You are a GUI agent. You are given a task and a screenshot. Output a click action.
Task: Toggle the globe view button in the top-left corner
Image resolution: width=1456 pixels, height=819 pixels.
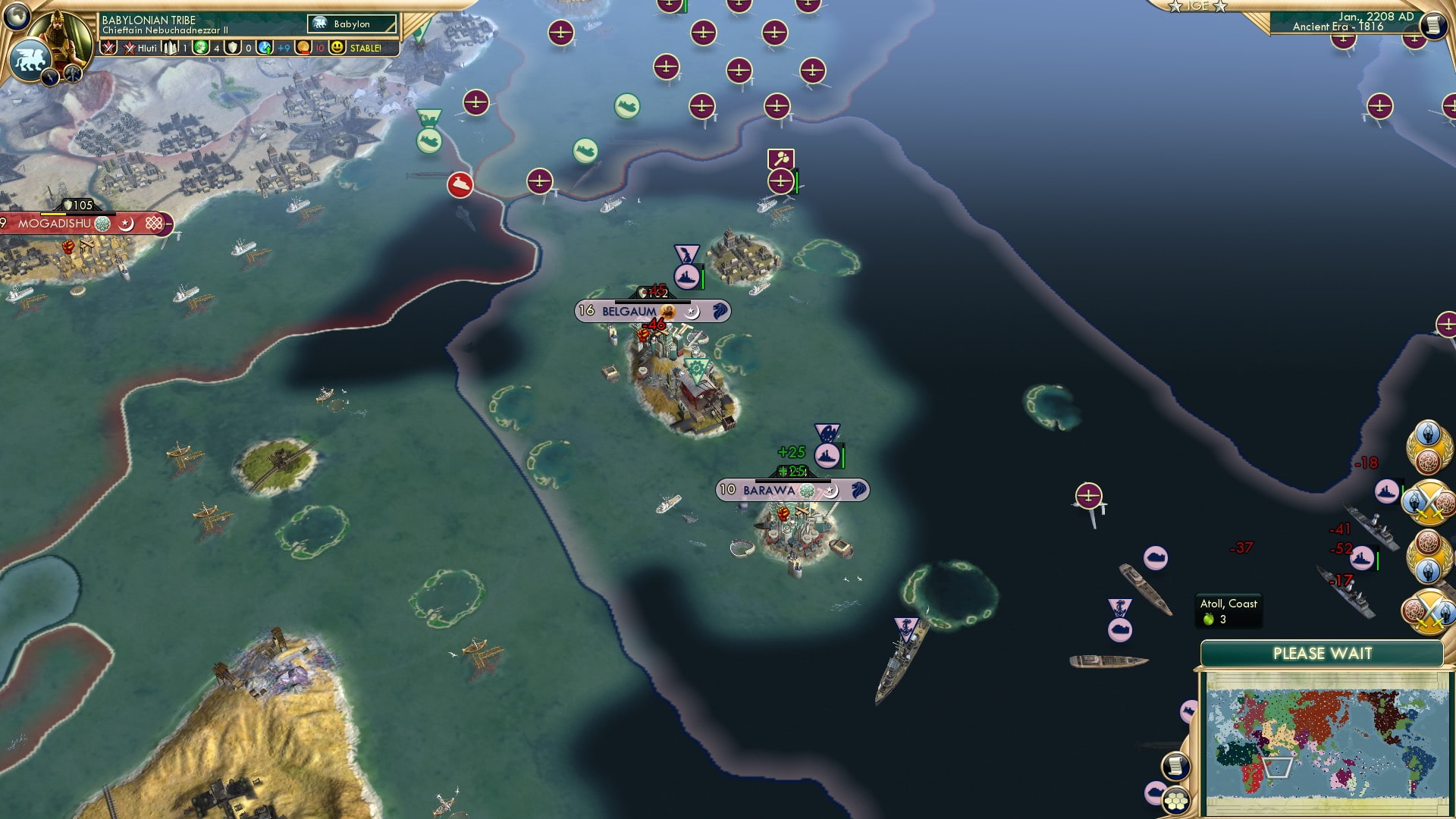[15, 15]
